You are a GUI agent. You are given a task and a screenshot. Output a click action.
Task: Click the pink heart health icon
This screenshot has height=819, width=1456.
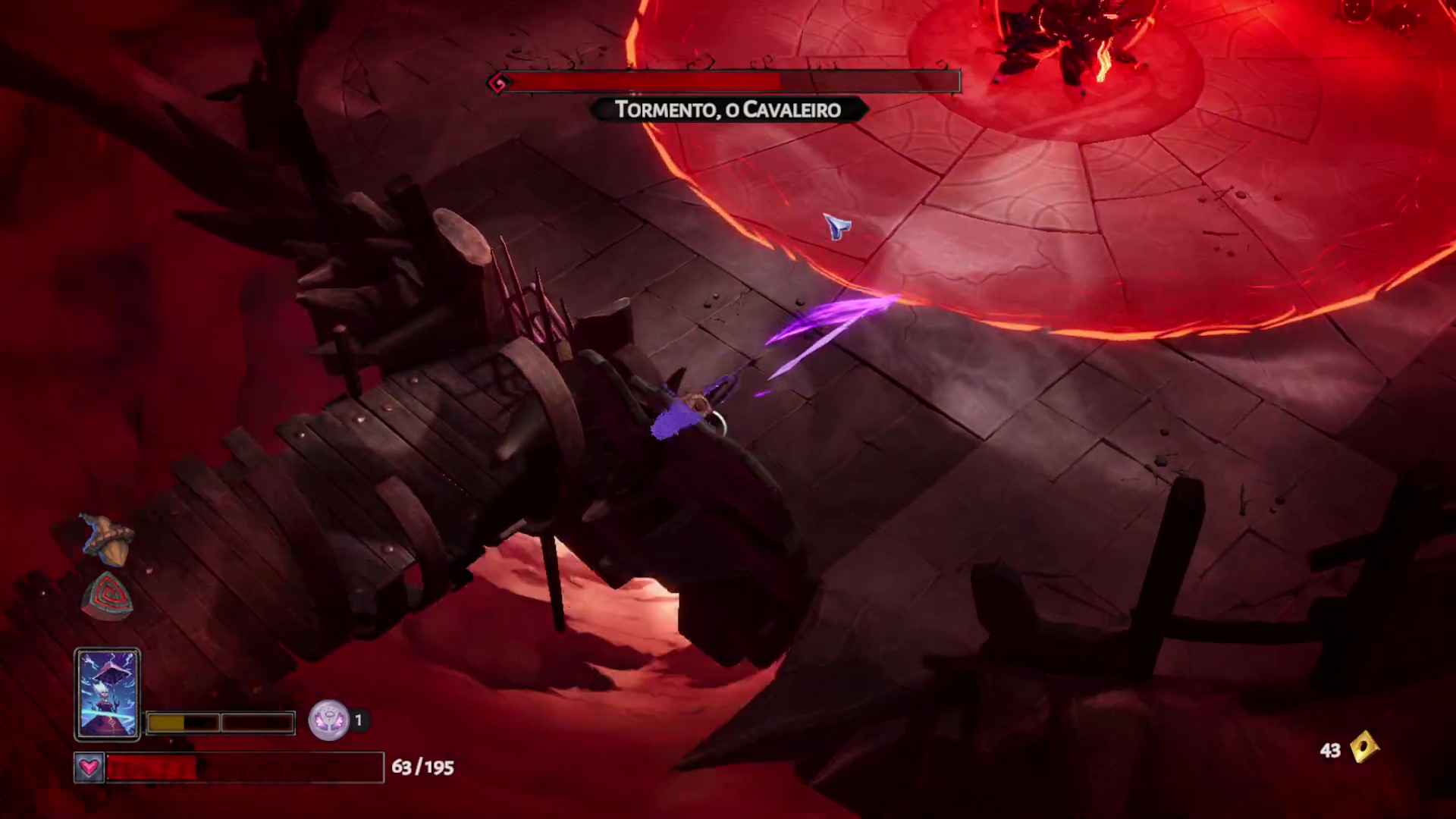(x=89, y=767)
